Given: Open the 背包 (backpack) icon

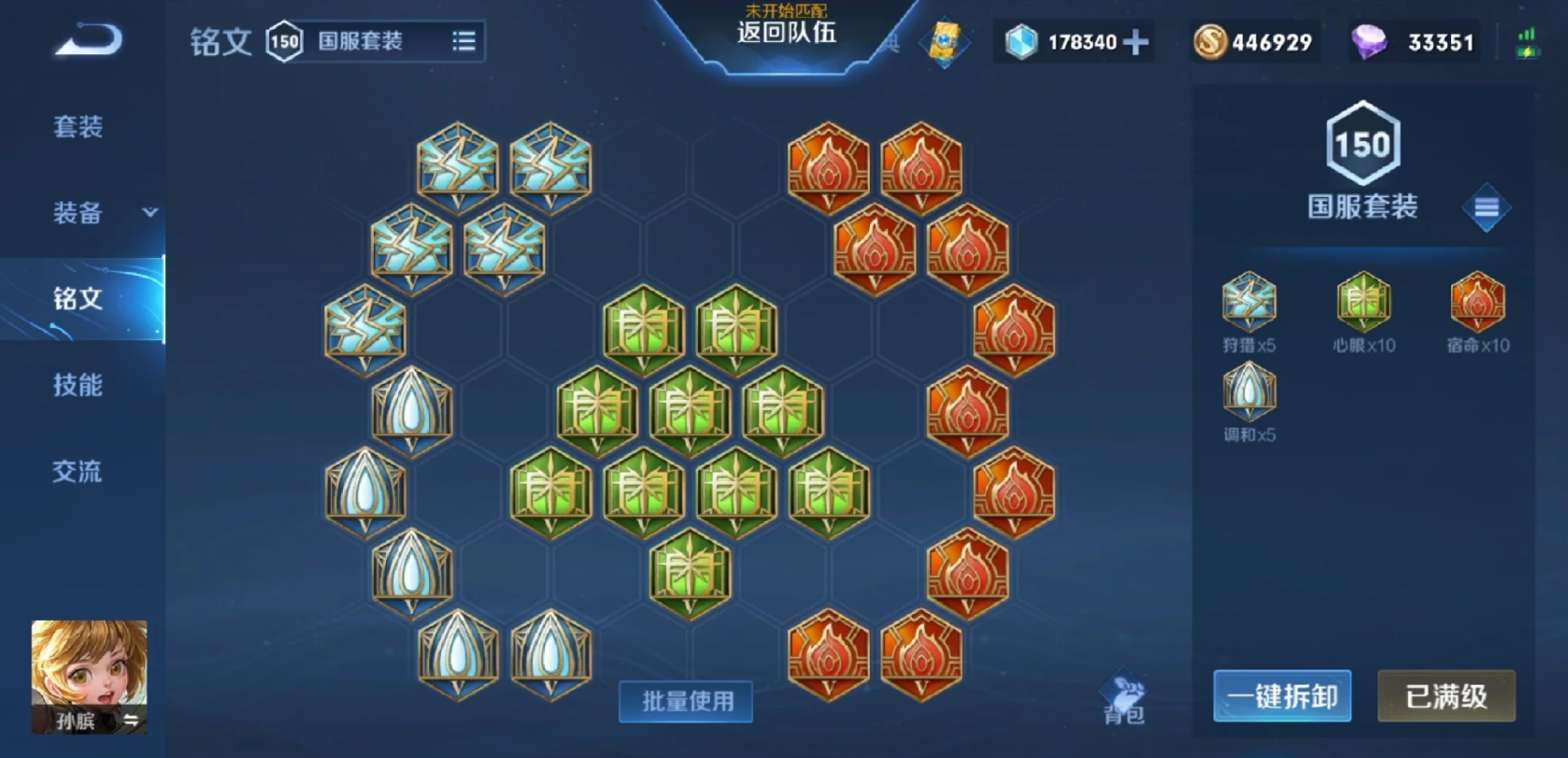Looking at the screenshot, I should [1125, 692].
